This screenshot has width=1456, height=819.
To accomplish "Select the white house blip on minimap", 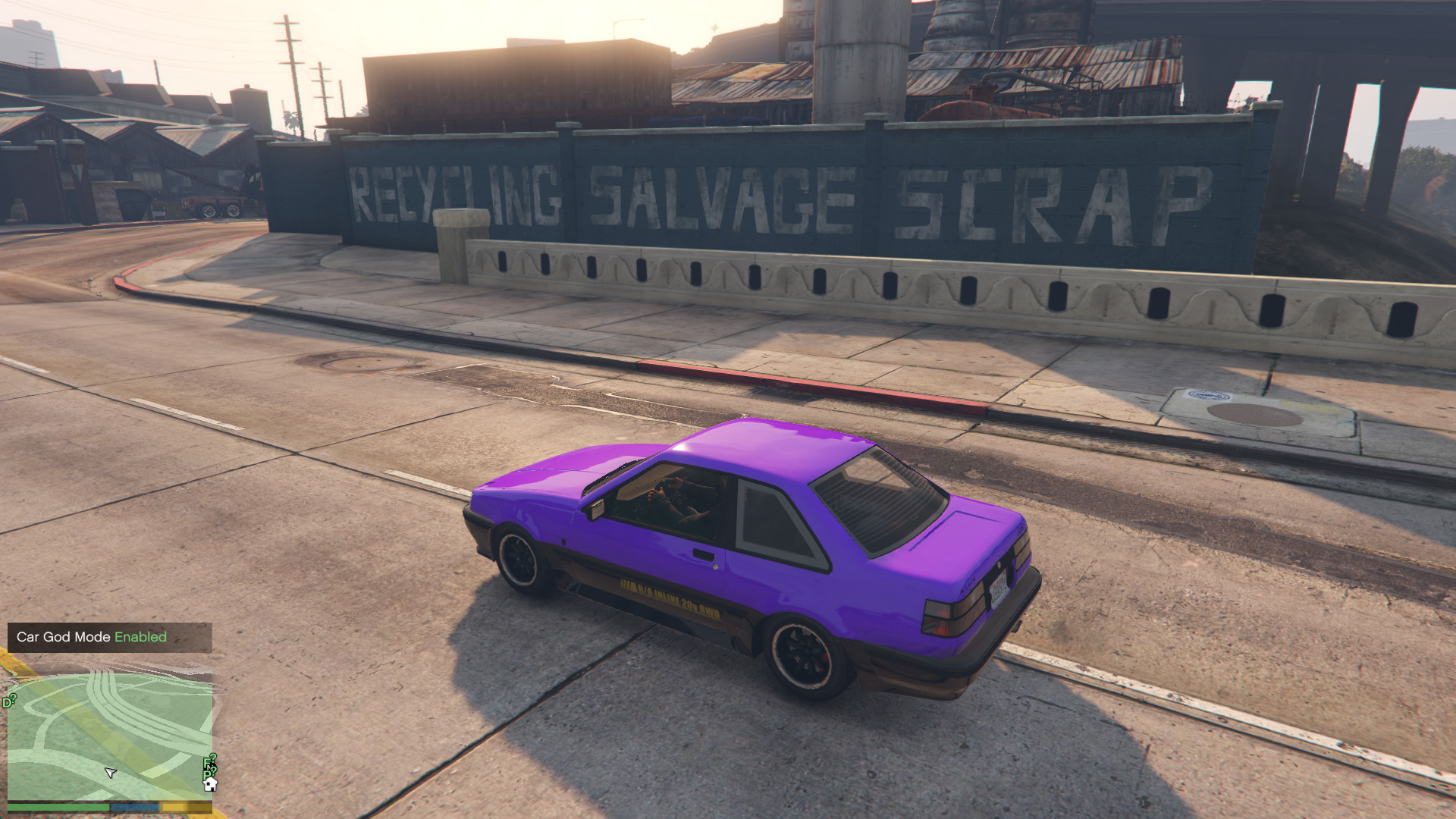I will pos(210,785).
